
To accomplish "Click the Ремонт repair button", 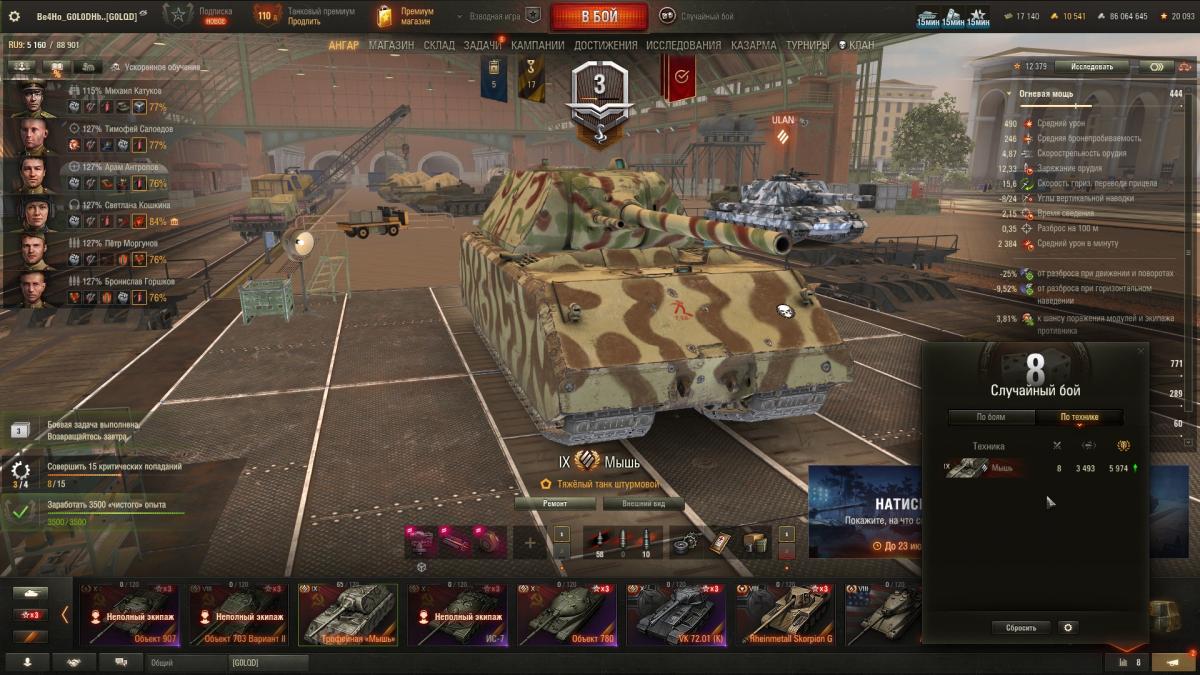I will click(555, 504).
